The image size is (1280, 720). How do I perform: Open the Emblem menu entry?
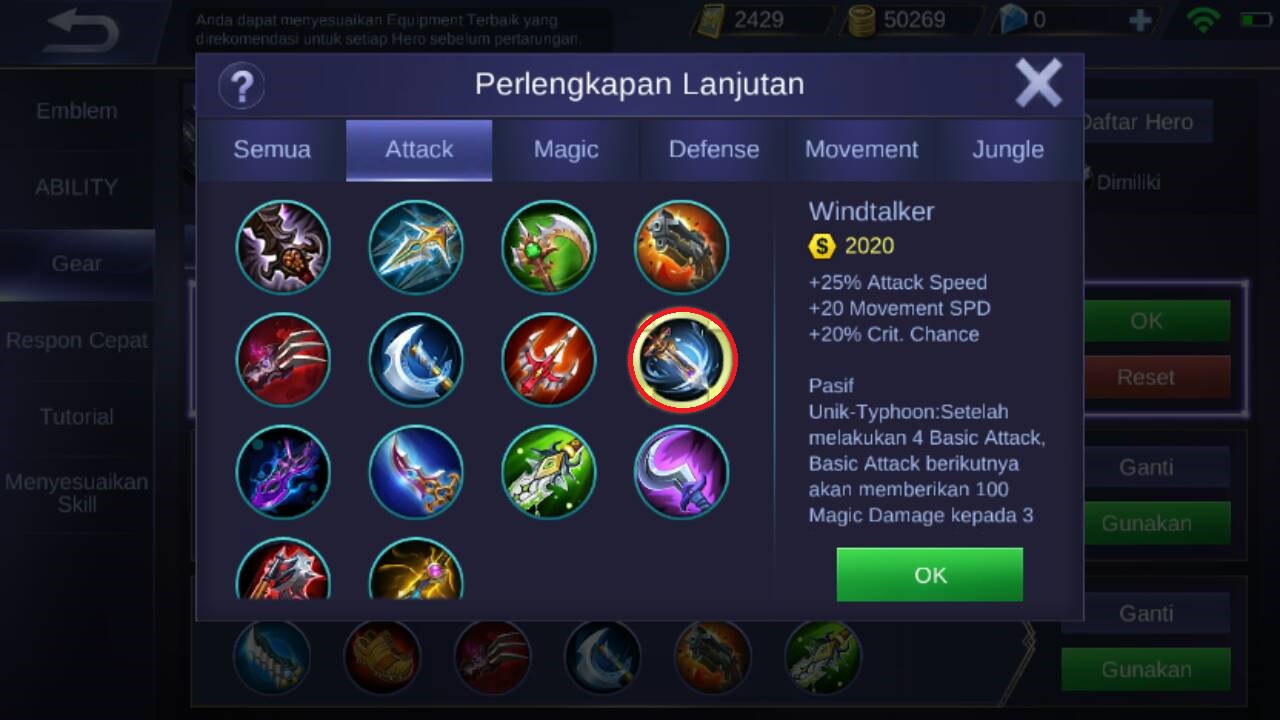tap(77, 111)
